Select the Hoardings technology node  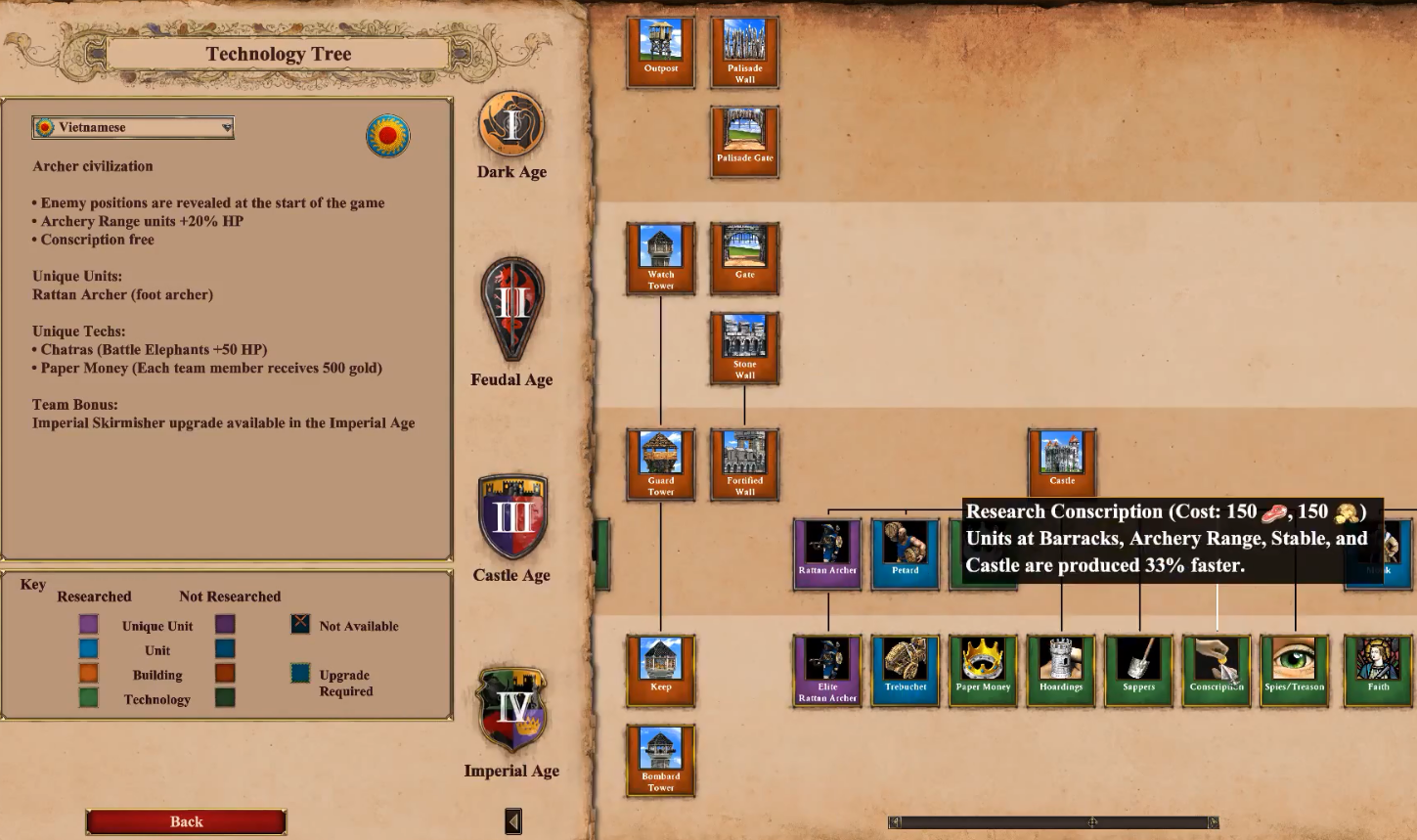click(x=1061, y=671)
